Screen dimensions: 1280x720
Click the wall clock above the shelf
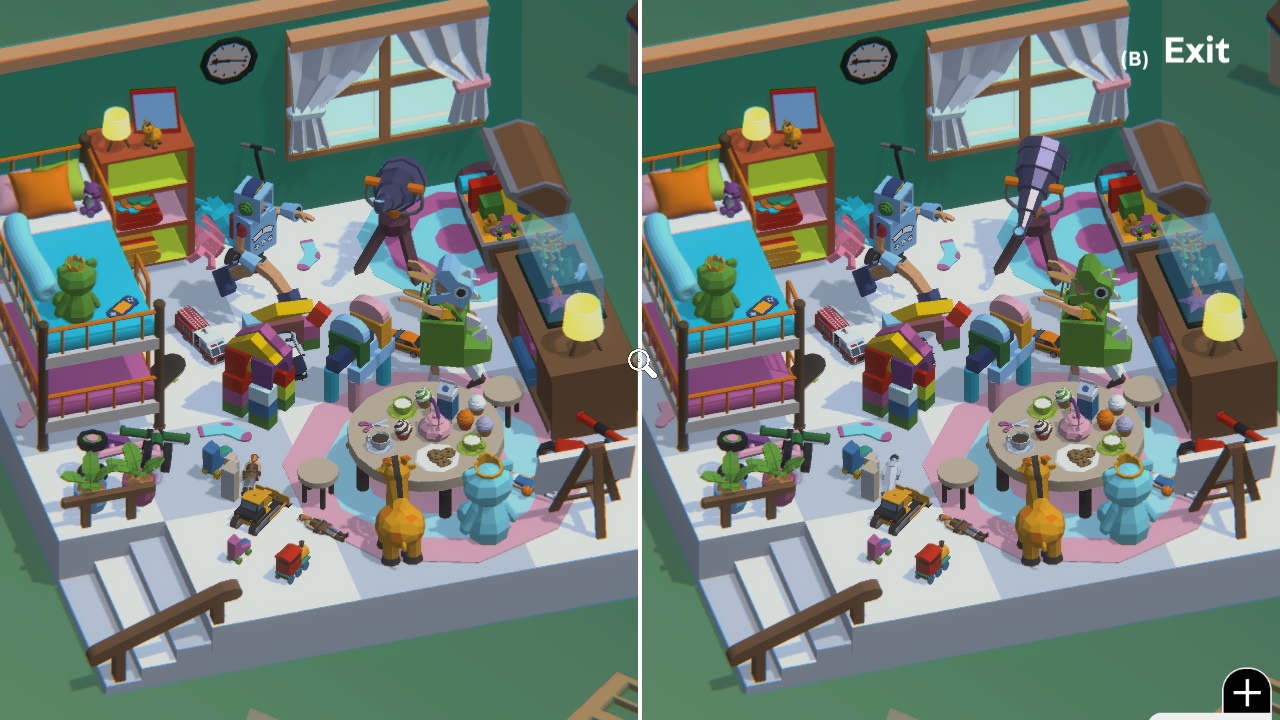[225, 60]
